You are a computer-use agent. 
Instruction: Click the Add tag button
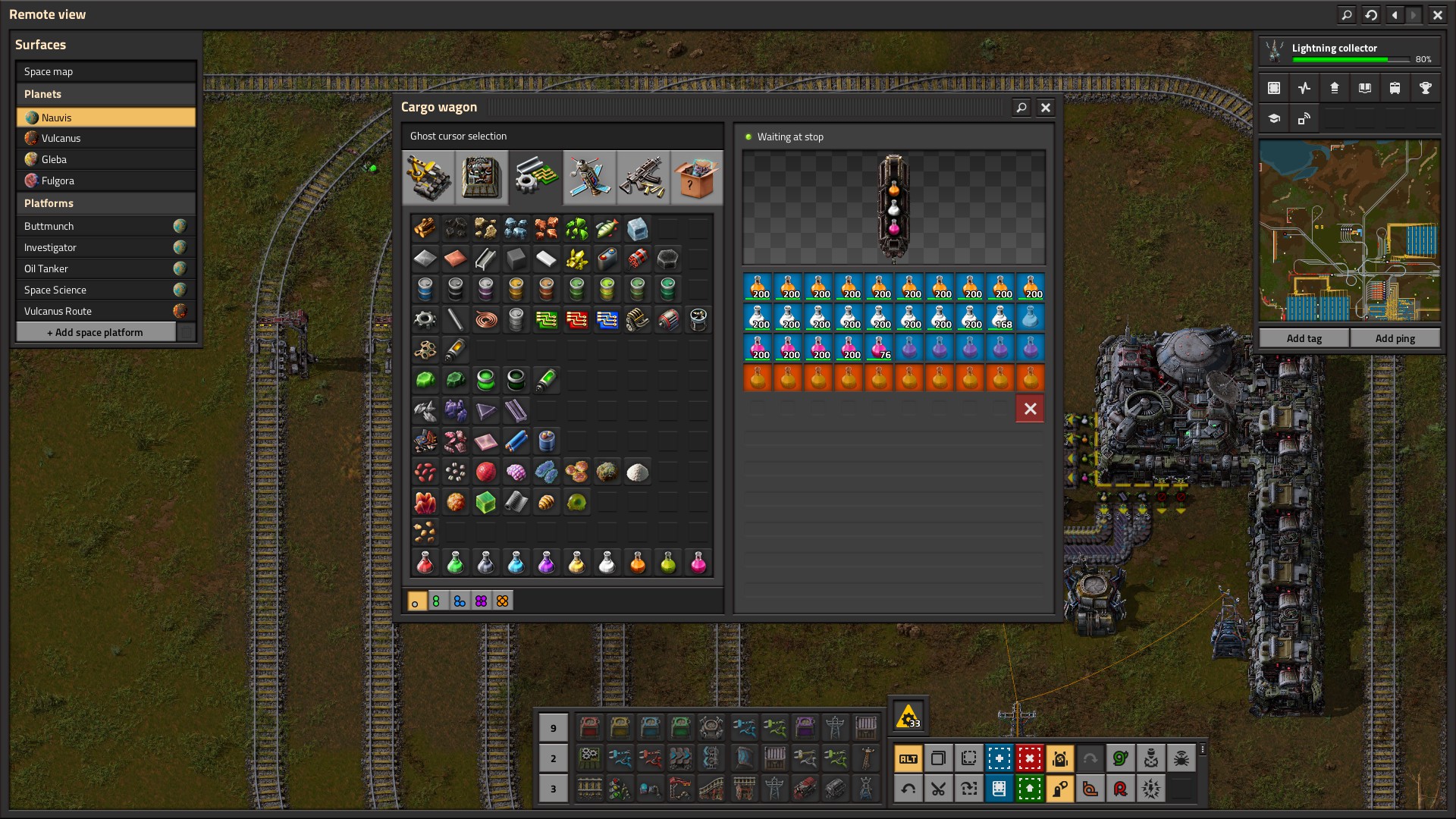click(1304, 338)
